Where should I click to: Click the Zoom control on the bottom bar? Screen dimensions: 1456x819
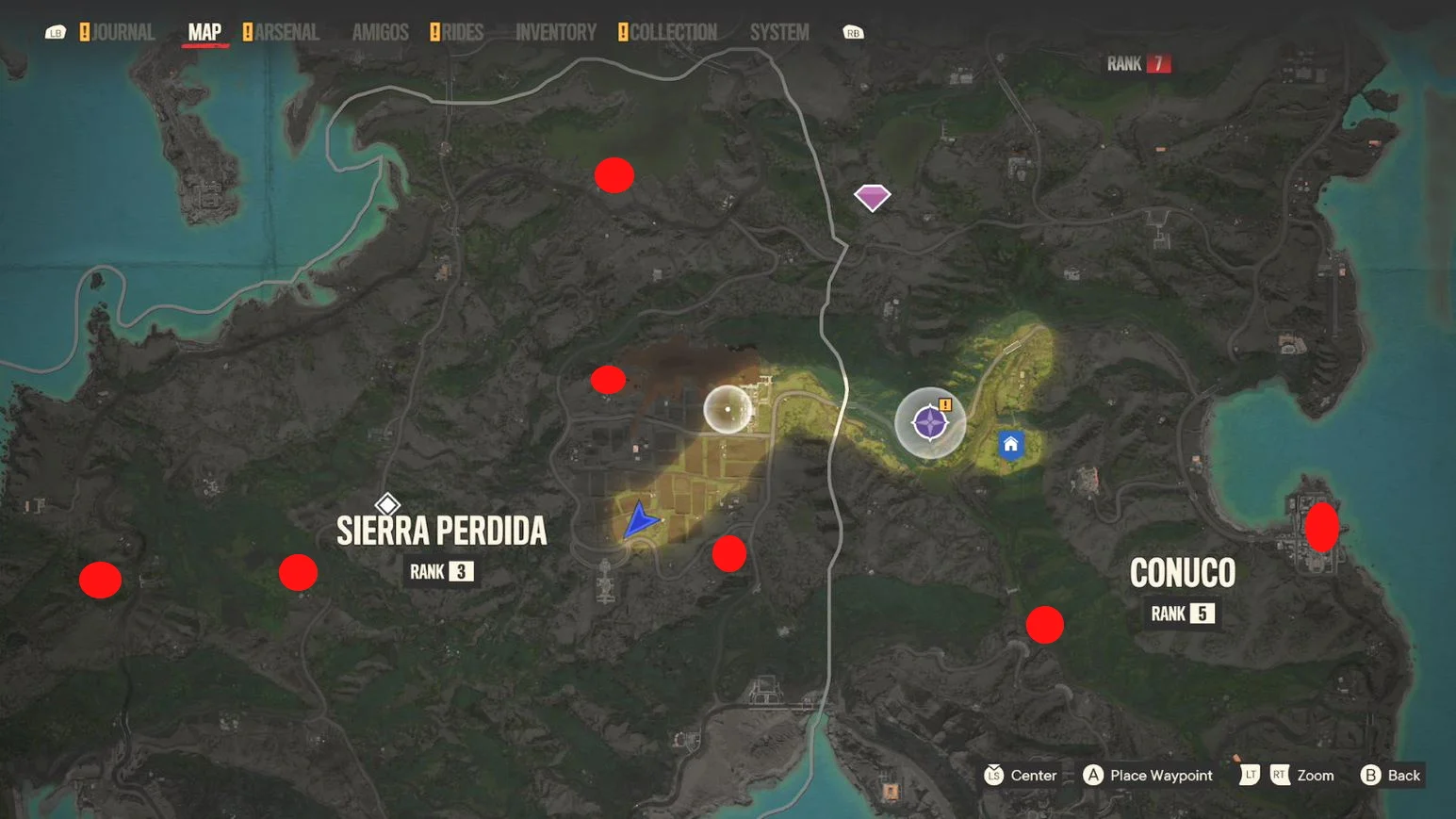point(1316,775)
